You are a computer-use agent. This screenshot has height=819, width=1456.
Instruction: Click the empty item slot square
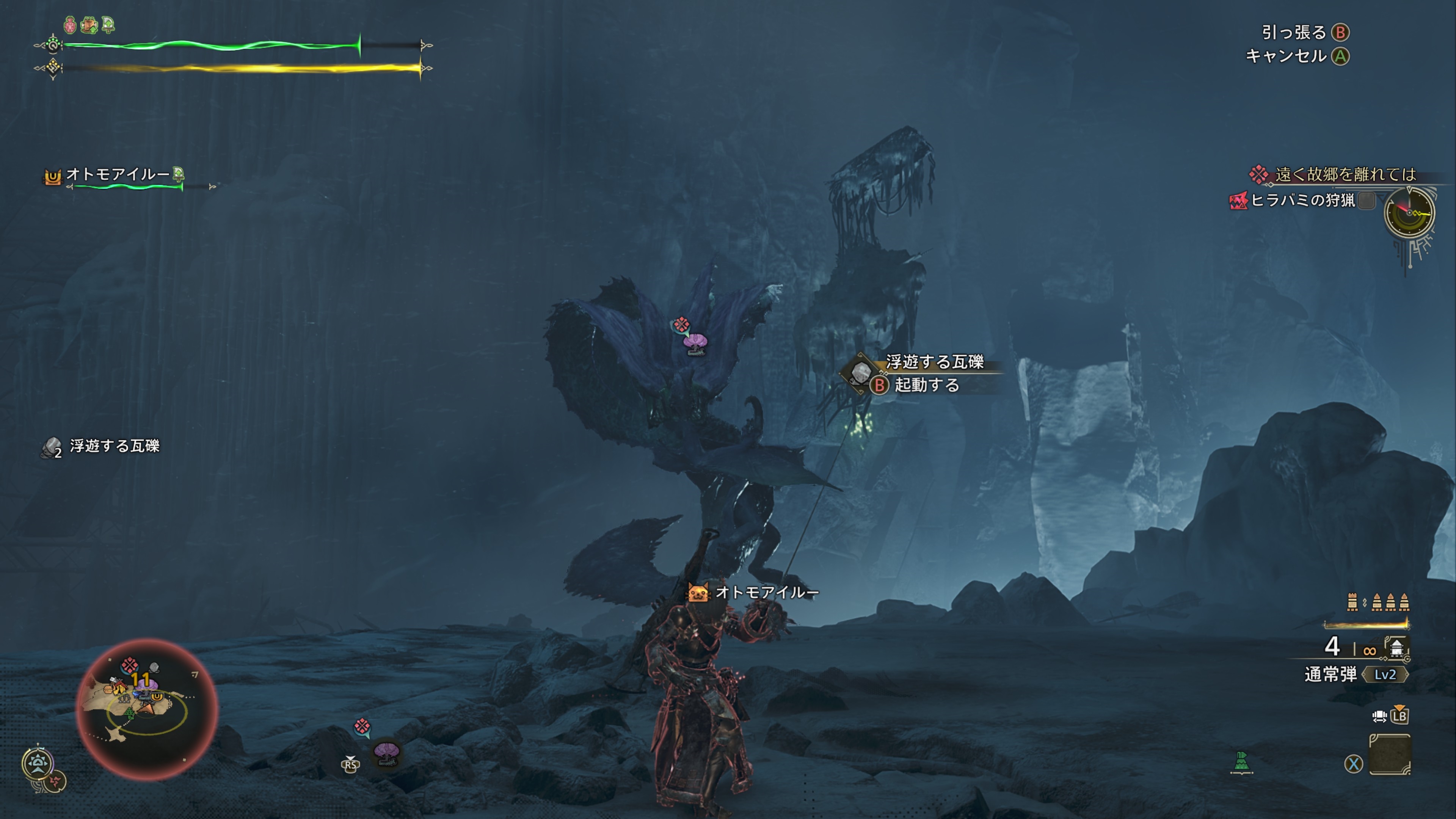(1389, 754)
